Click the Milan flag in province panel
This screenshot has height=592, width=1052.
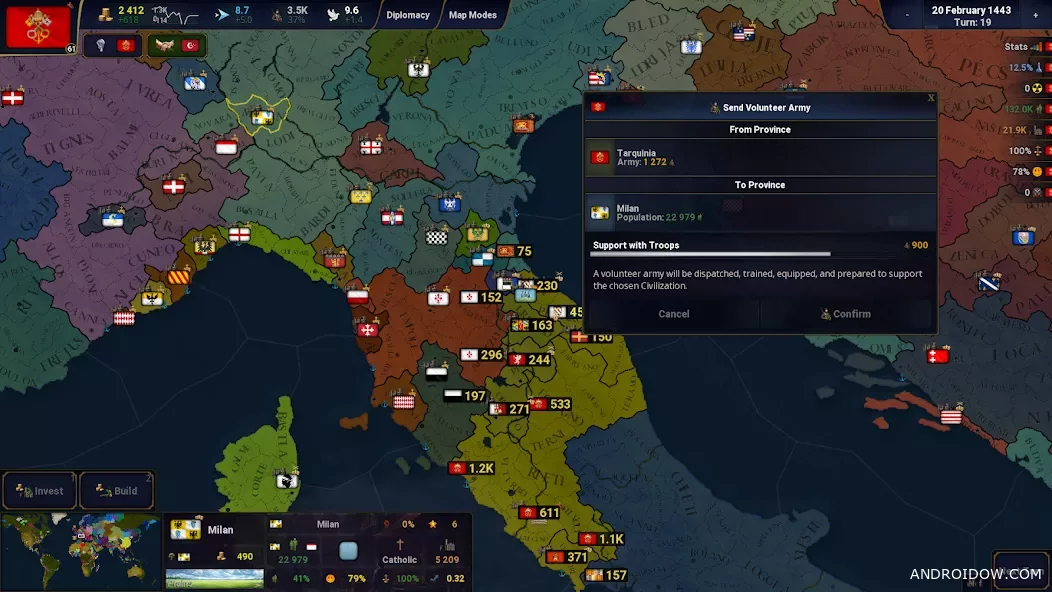pyautogui.click(x=186, y=530)
